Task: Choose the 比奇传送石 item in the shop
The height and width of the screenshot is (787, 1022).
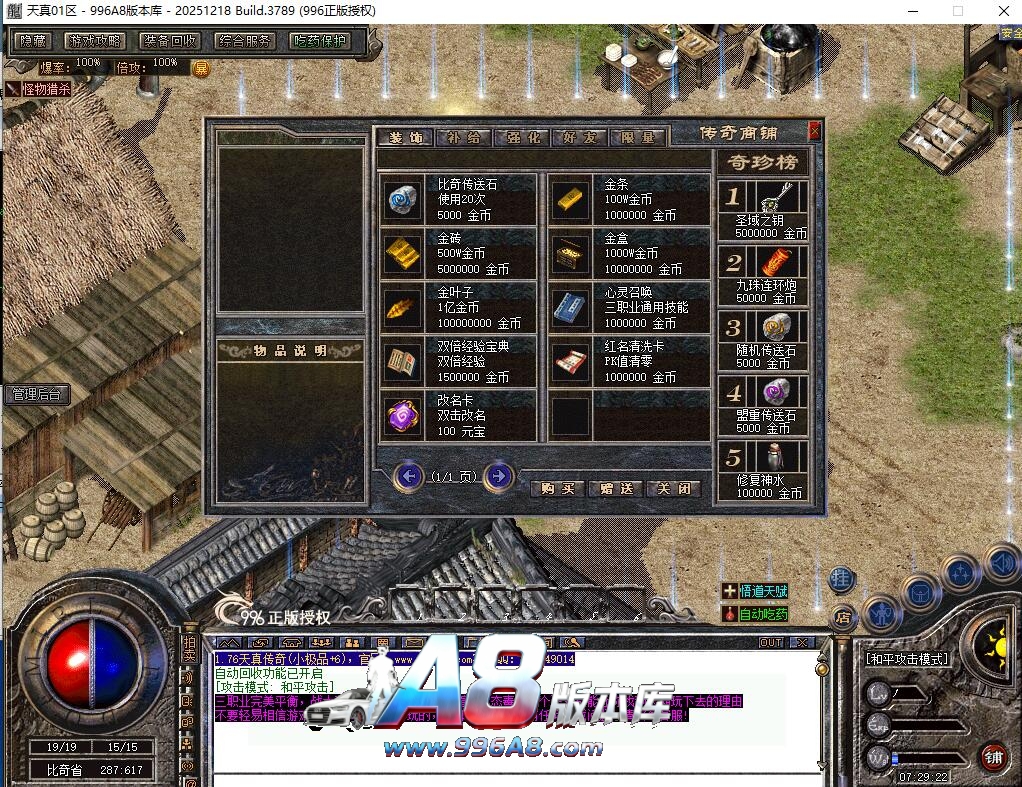Action: pyautogui.click(x=404, y=200)
